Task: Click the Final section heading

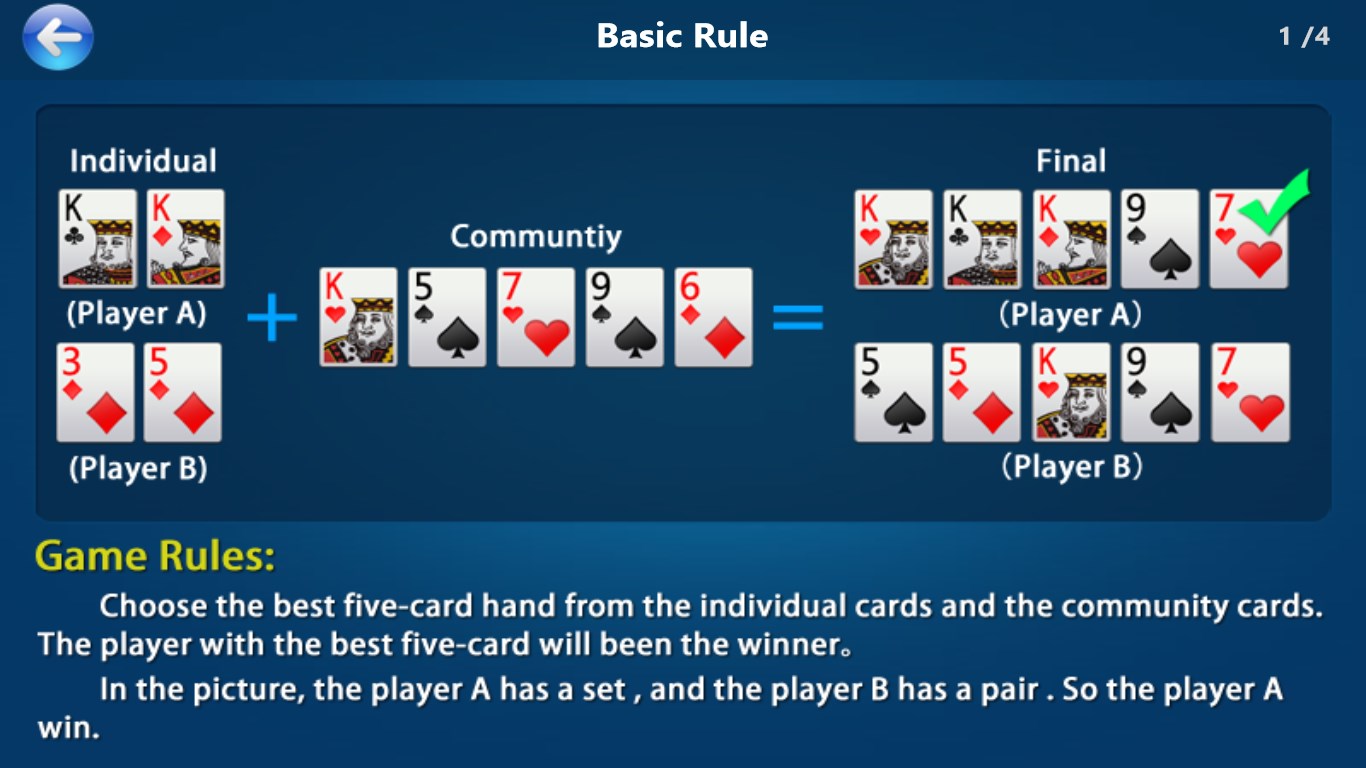Action: [1071, 160]
